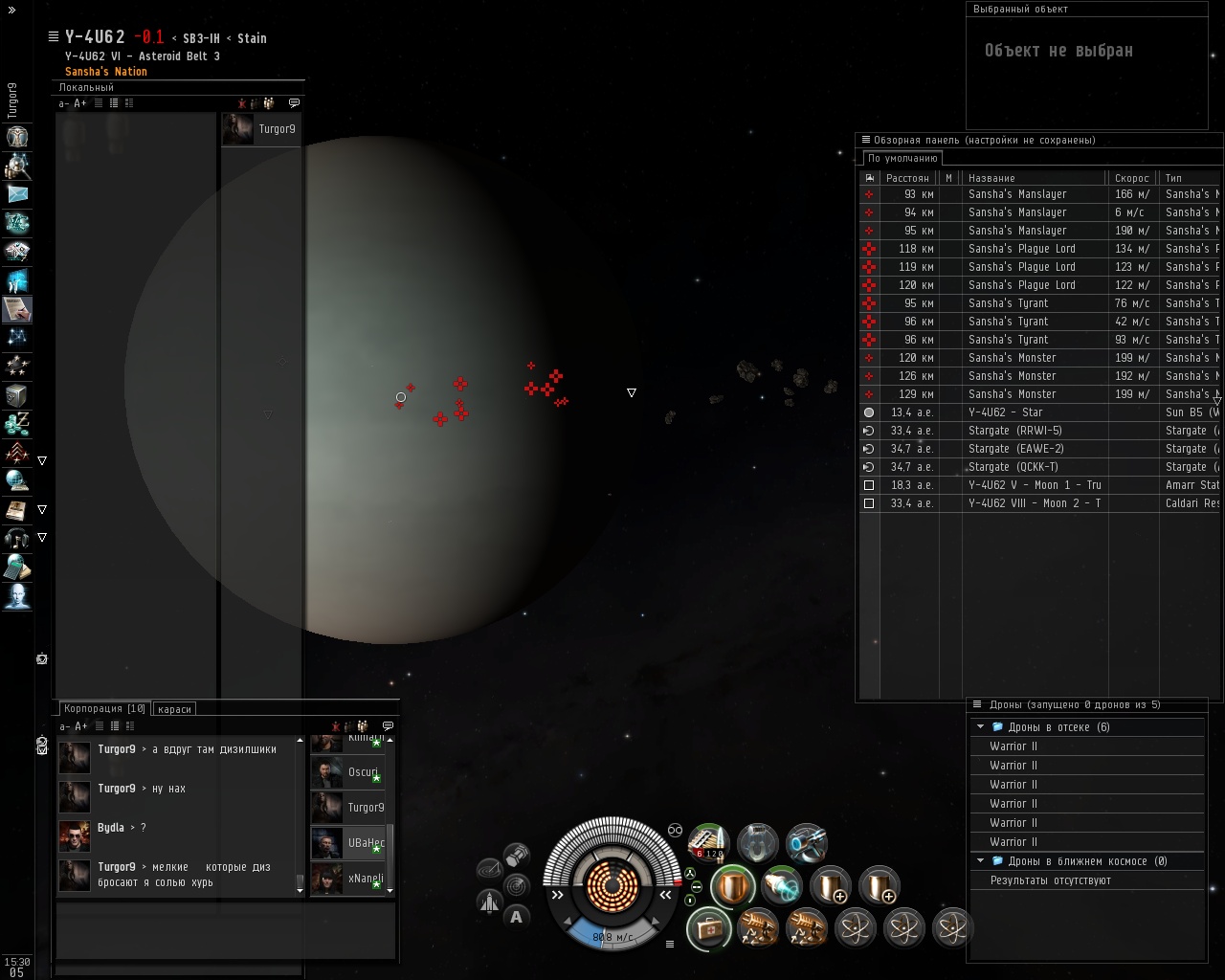The width and height of the screenshot is (1225, 980).
Task: Open the assets safe icon
Action: 17,394
